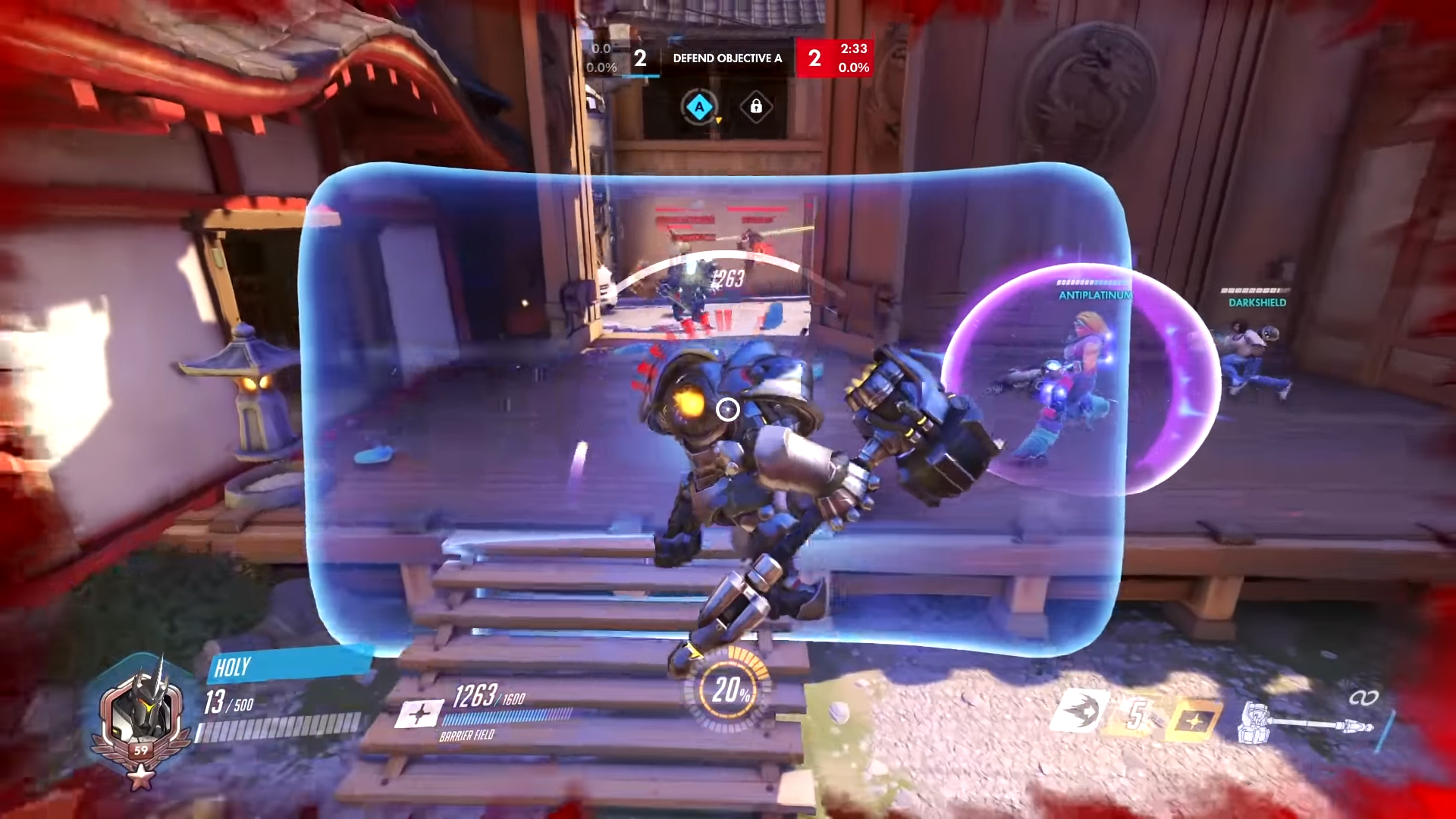Image resolution: width=1456 pixels, height=819 pixels.
Task: Click the blue objective A diamond marker
Action: point(700,106)
